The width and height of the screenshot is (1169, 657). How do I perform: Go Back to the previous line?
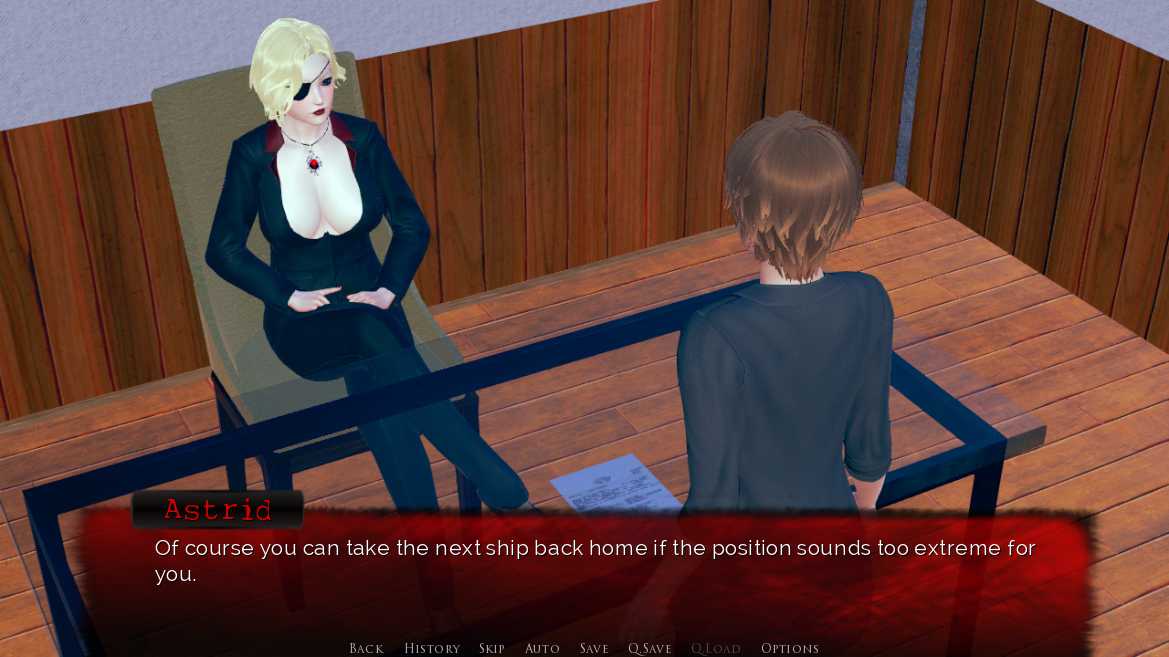[x=366, y=648]
